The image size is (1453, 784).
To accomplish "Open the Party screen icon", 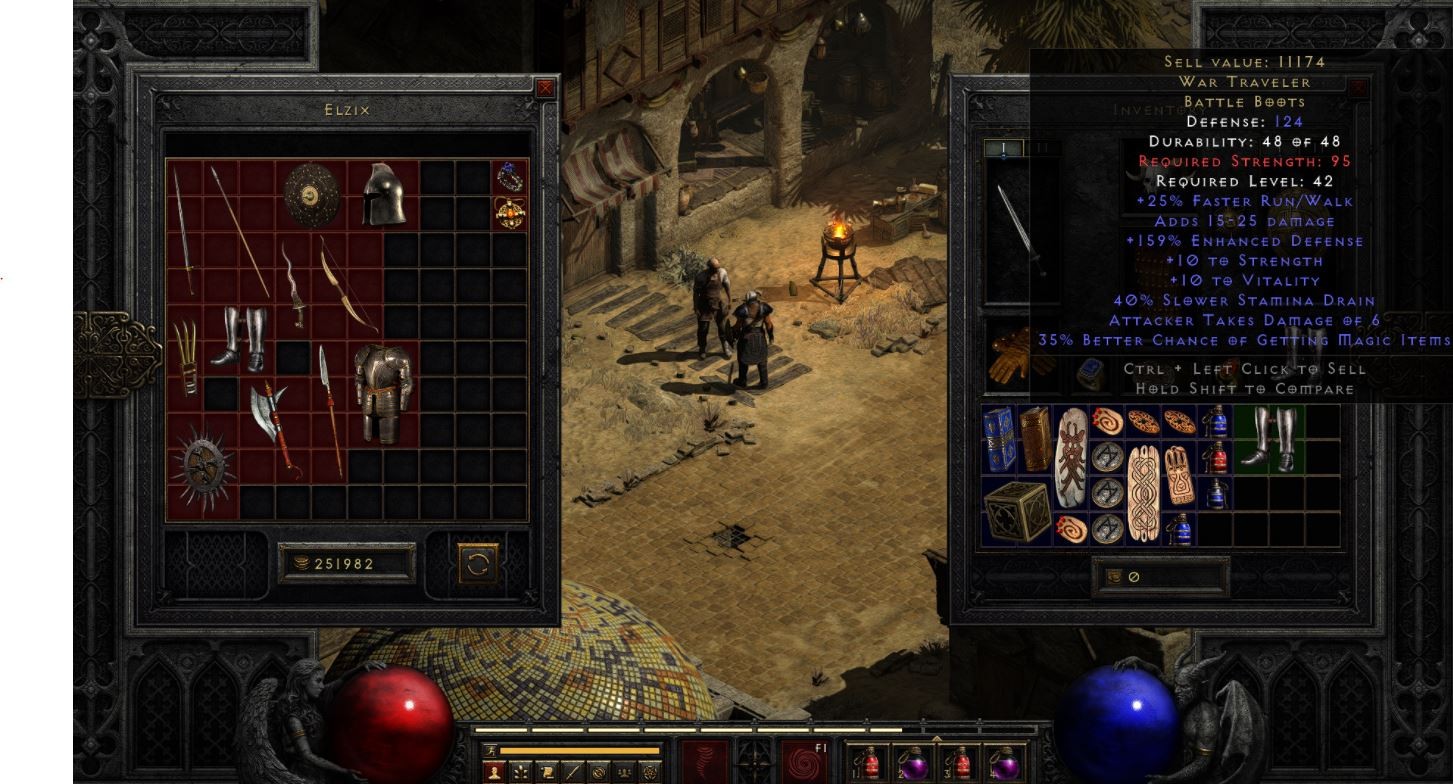I will (x=627, y=772).
